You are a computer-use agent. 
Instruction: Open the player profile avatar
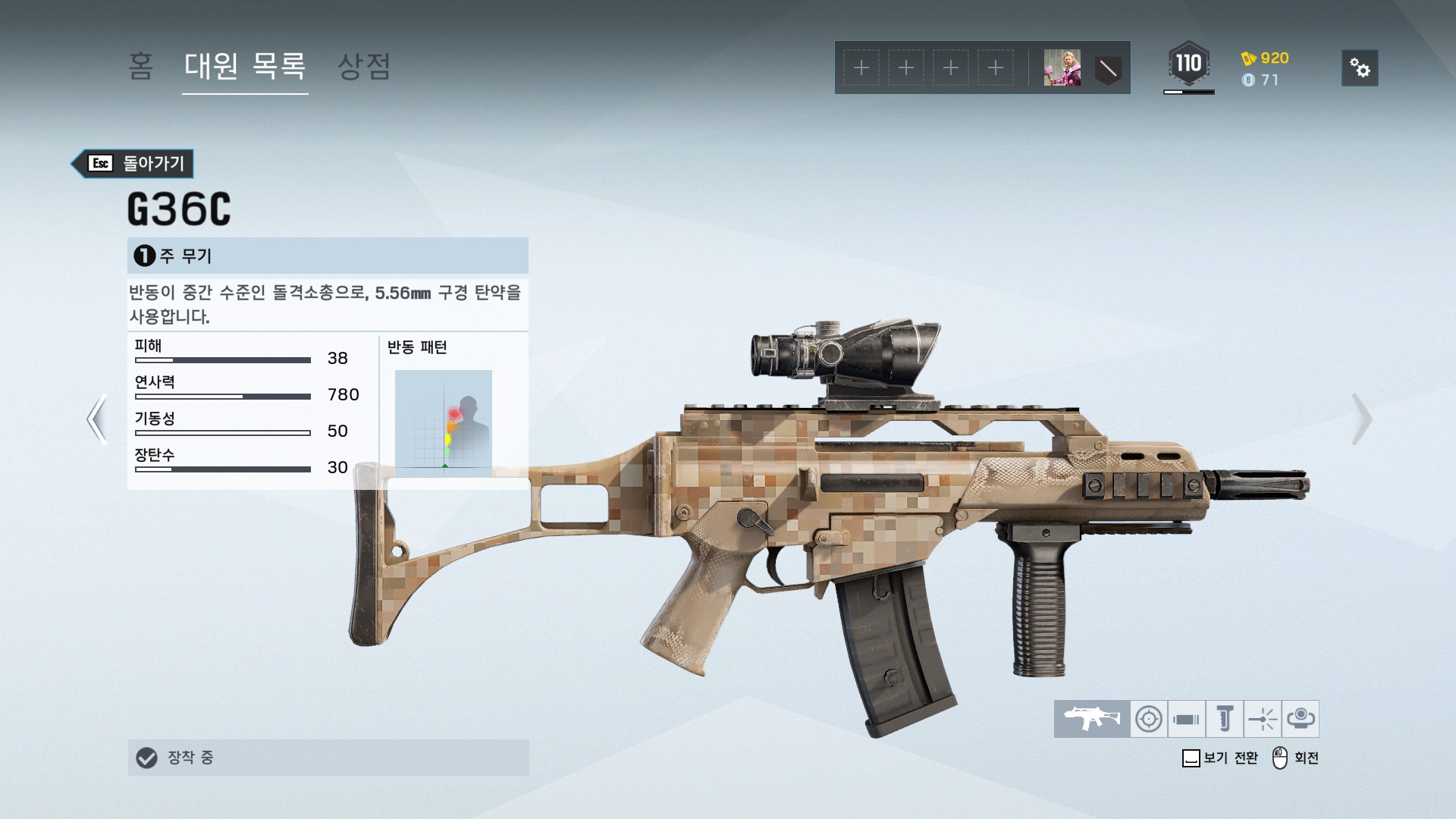pos(1062,68)
